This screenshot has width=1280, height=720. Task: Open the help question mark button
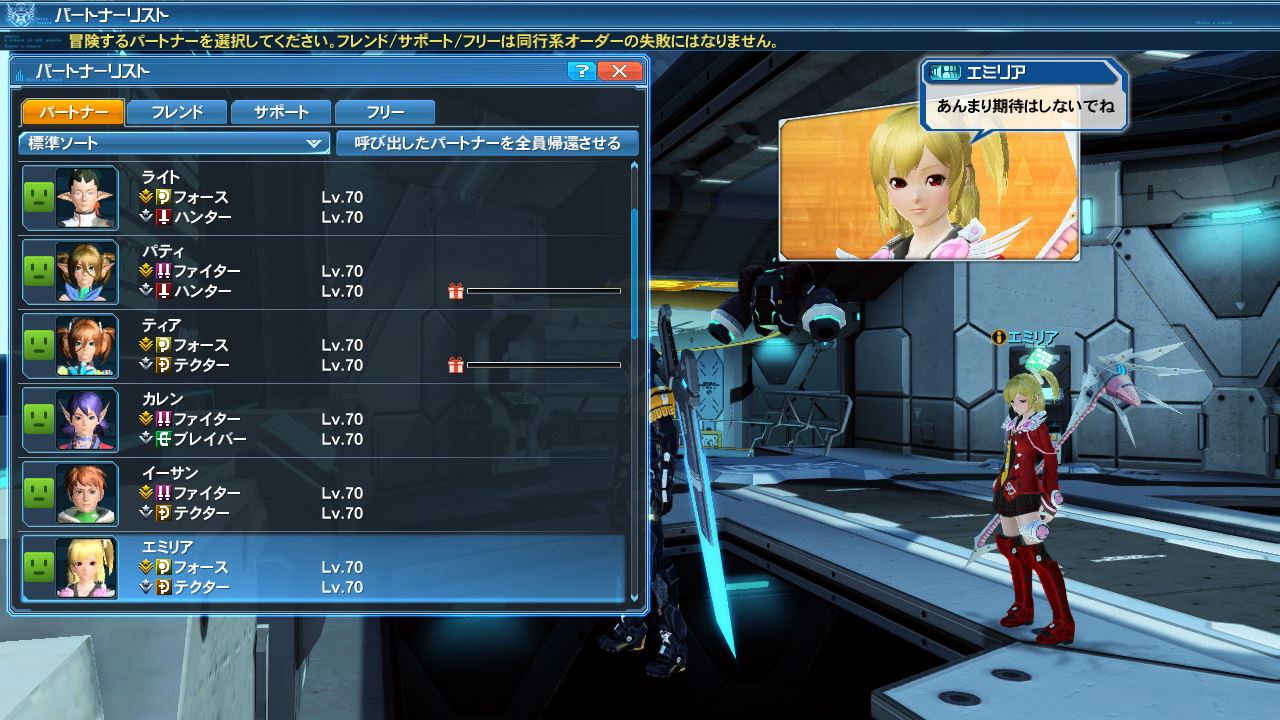(x=581, y=71)
